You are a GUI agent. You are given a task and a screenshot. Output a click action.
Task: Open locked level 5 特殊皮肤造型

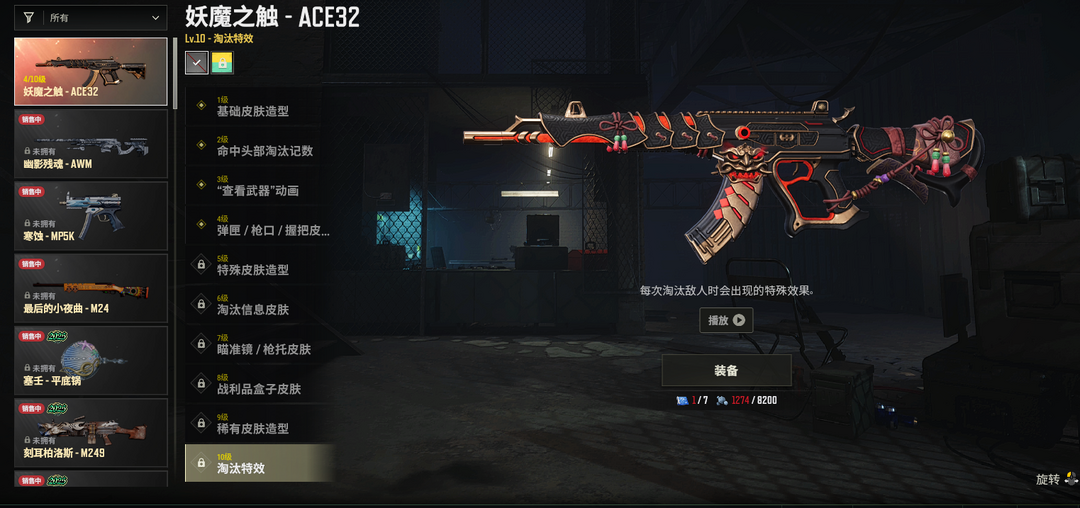(259, 266)
